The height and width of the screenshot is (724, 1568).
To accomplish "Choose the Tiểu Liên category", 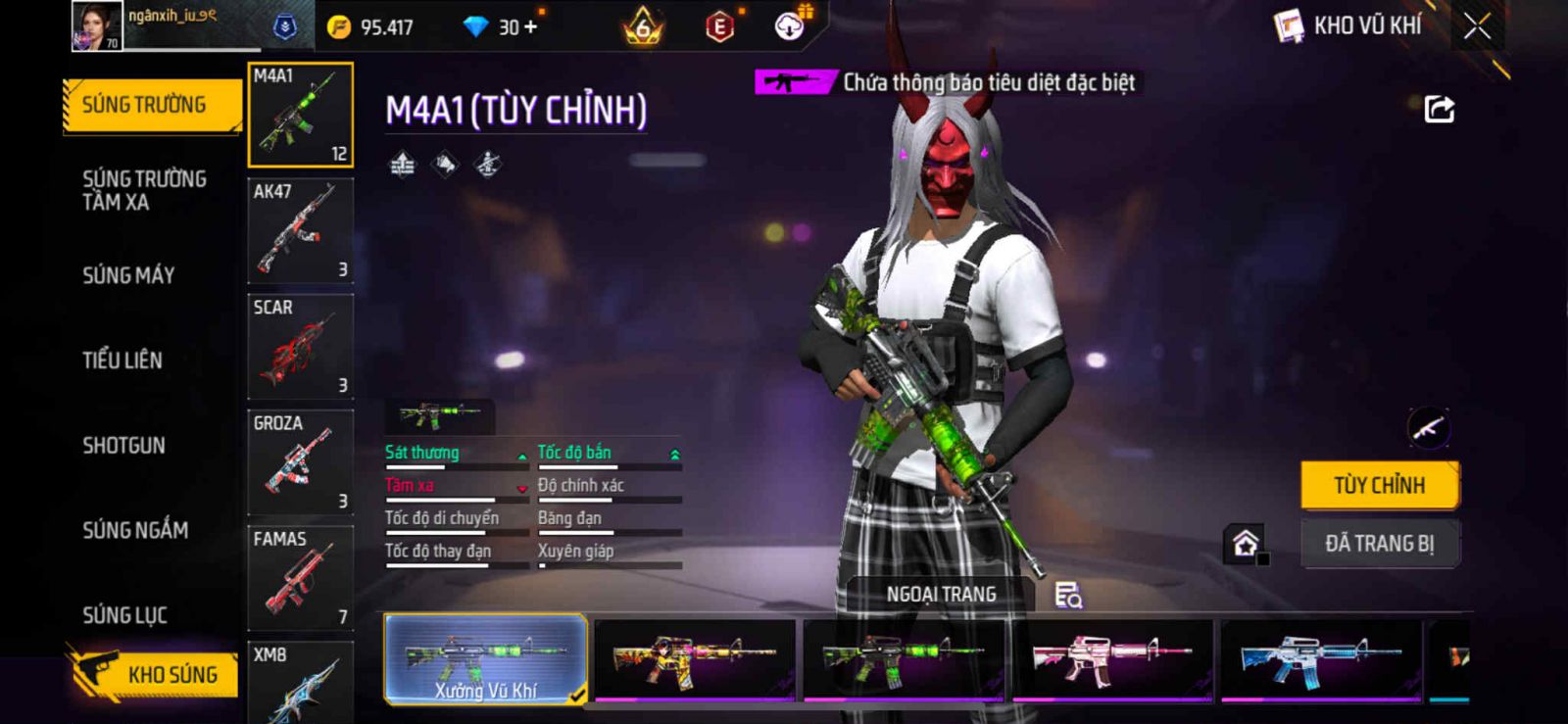I will [x=122, y=361].
